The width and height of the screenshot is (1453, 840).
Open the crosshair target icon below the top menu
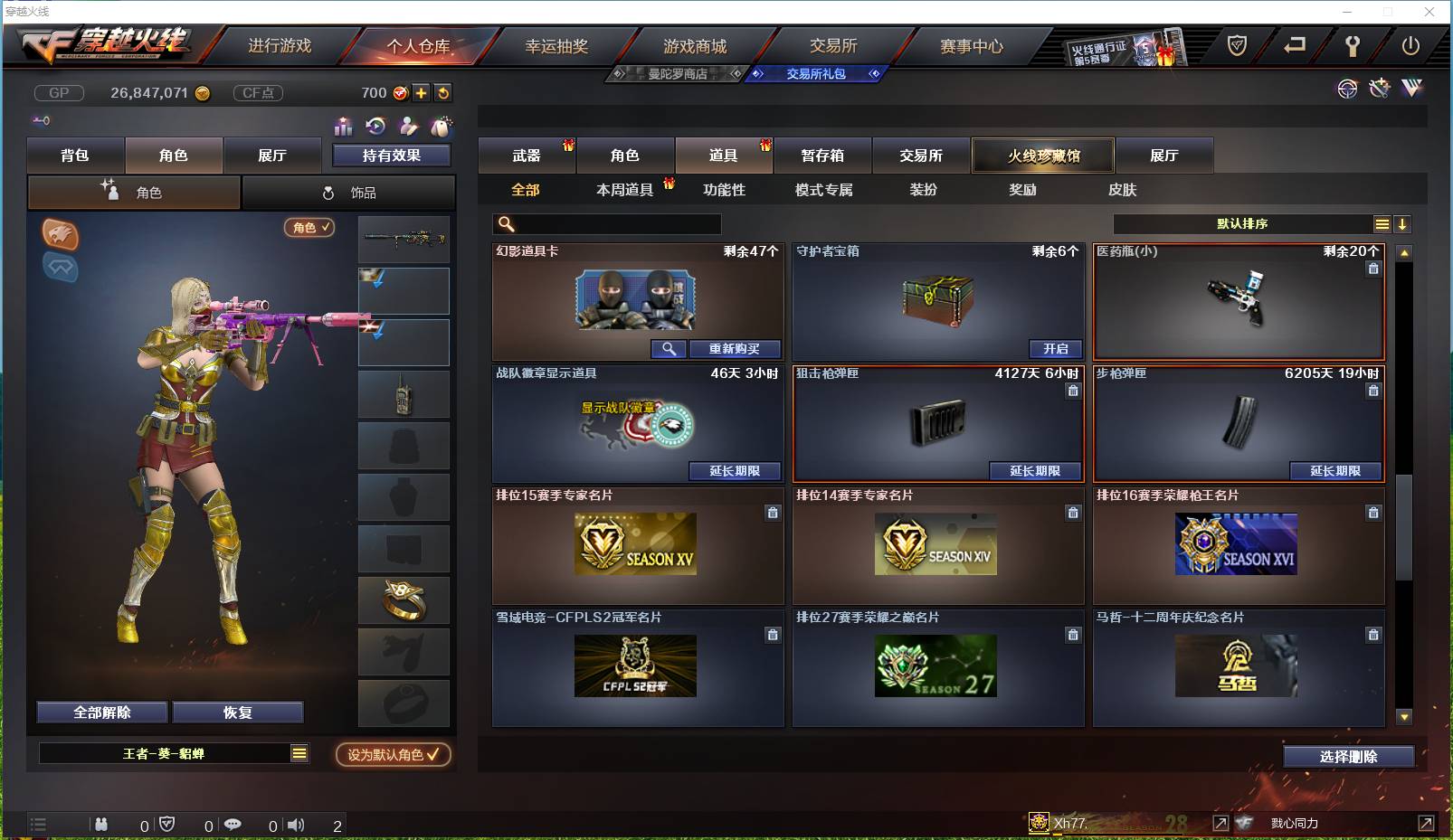click(x=1347, y=89)
